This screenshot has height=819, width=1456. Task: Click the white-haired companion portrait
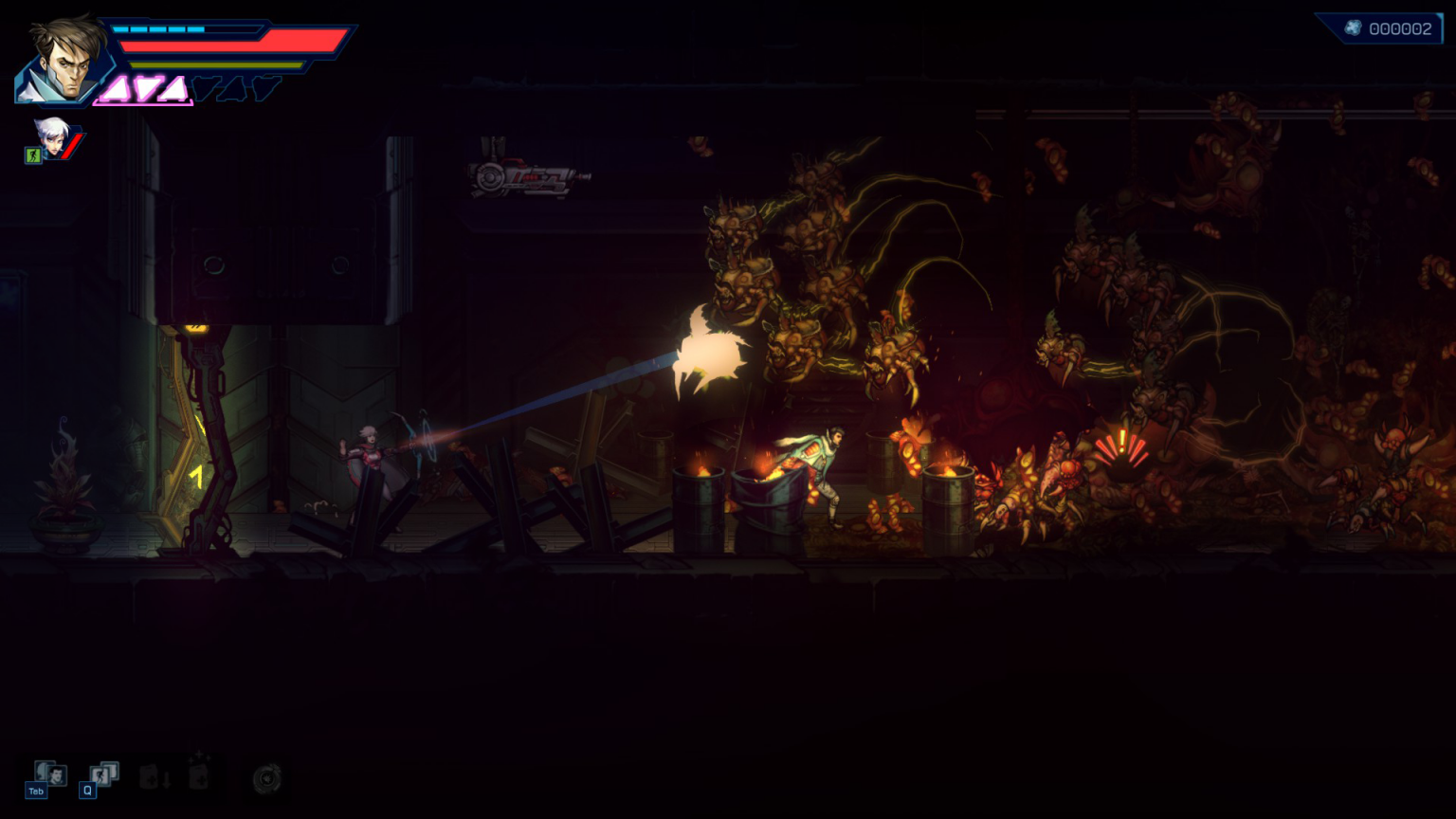click(52, 138)
